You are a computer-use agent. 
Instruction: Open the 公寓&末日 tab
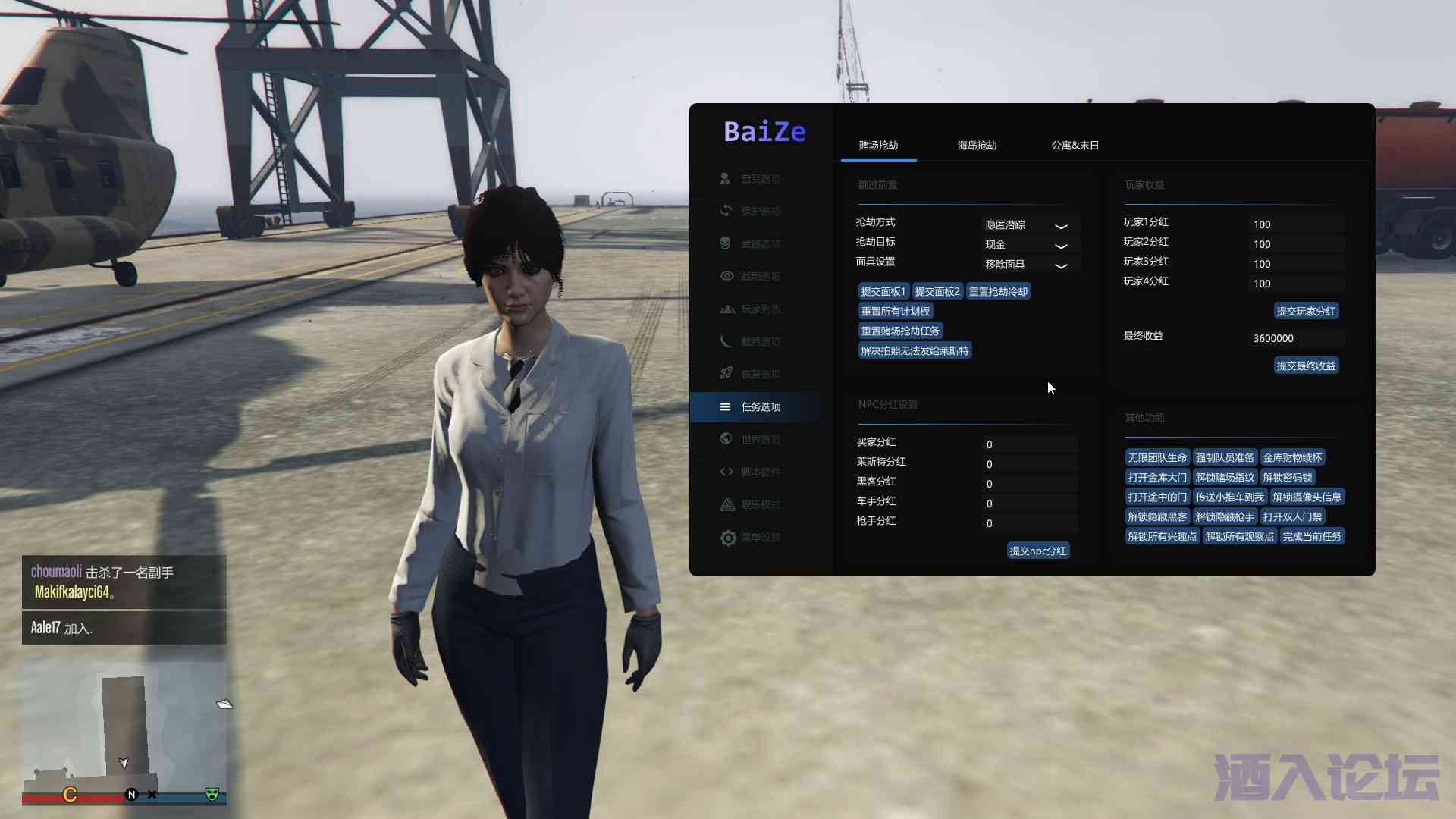1075,145
